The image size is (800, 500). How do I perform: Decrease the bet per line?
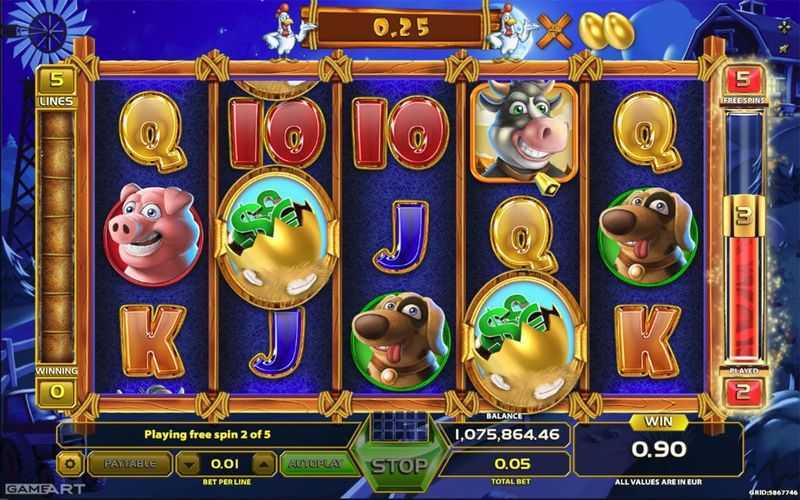coord(189,464)
